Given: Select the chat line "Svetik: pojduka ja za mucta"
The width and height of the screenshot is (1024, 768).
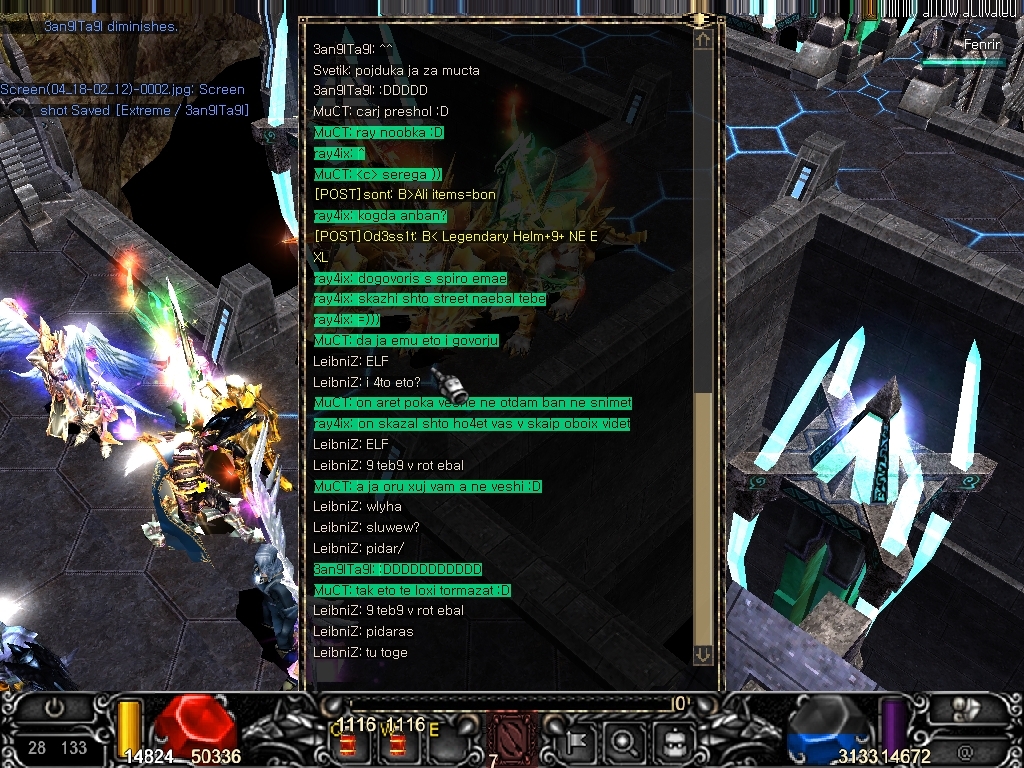Looking at the screenshot, I should 396,70.
